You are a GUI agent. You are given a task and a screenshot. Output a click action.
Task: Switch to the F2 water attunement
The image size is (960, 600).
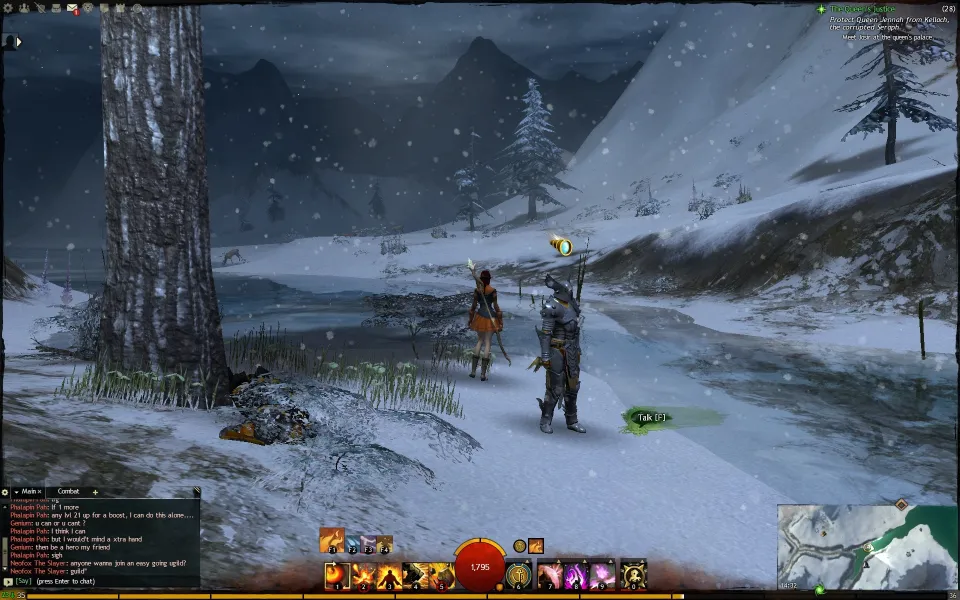coord(353,544)
